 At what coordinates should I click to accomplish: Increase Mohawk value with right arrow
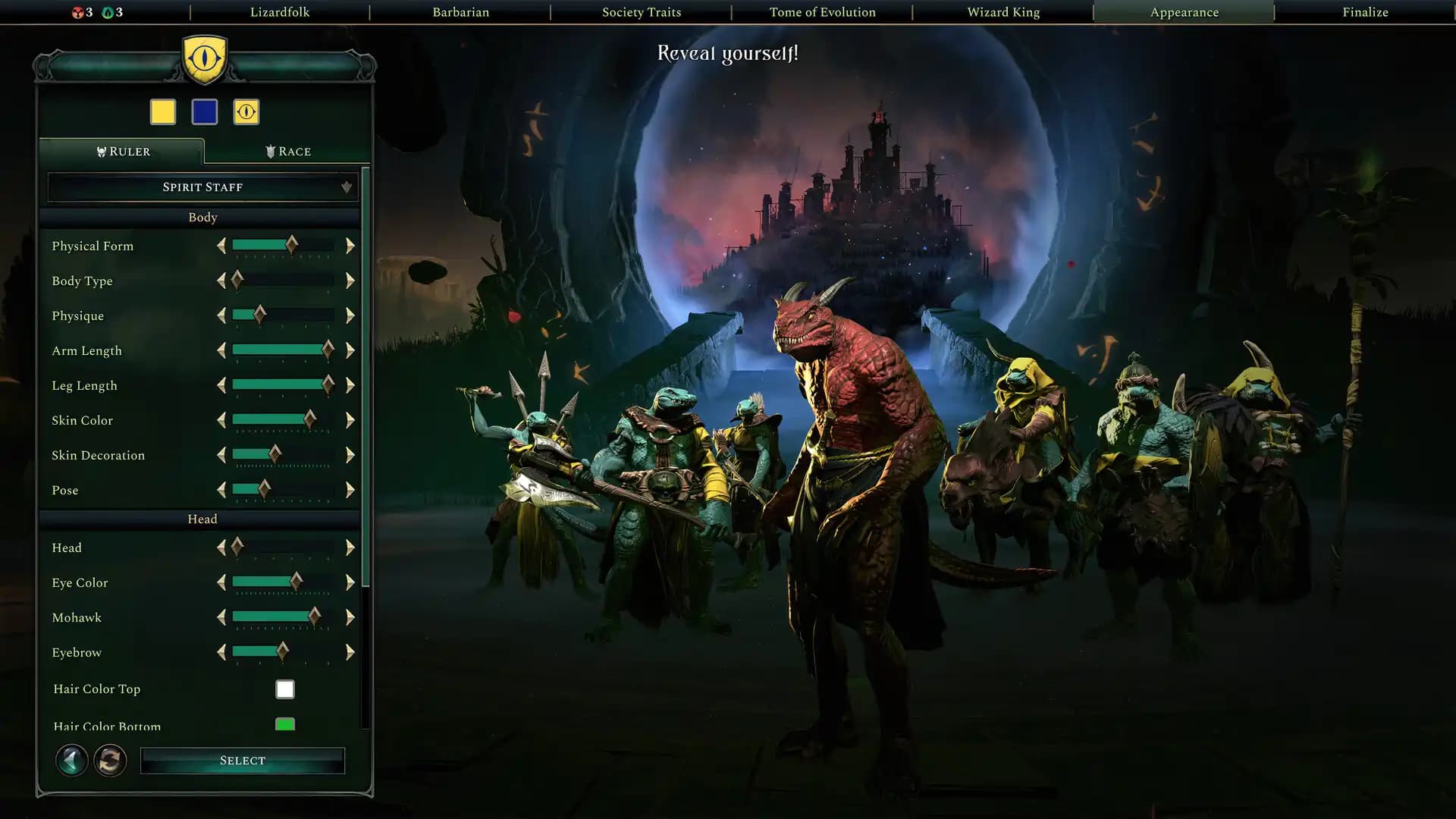350,617
